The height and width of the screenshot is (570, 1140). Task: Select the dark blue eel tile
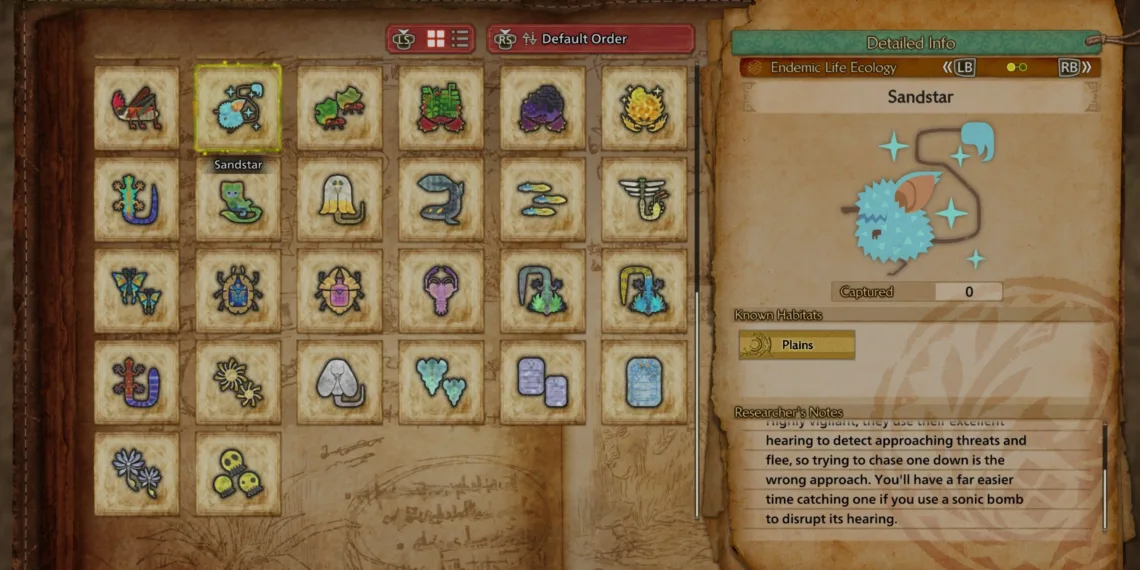441,199
